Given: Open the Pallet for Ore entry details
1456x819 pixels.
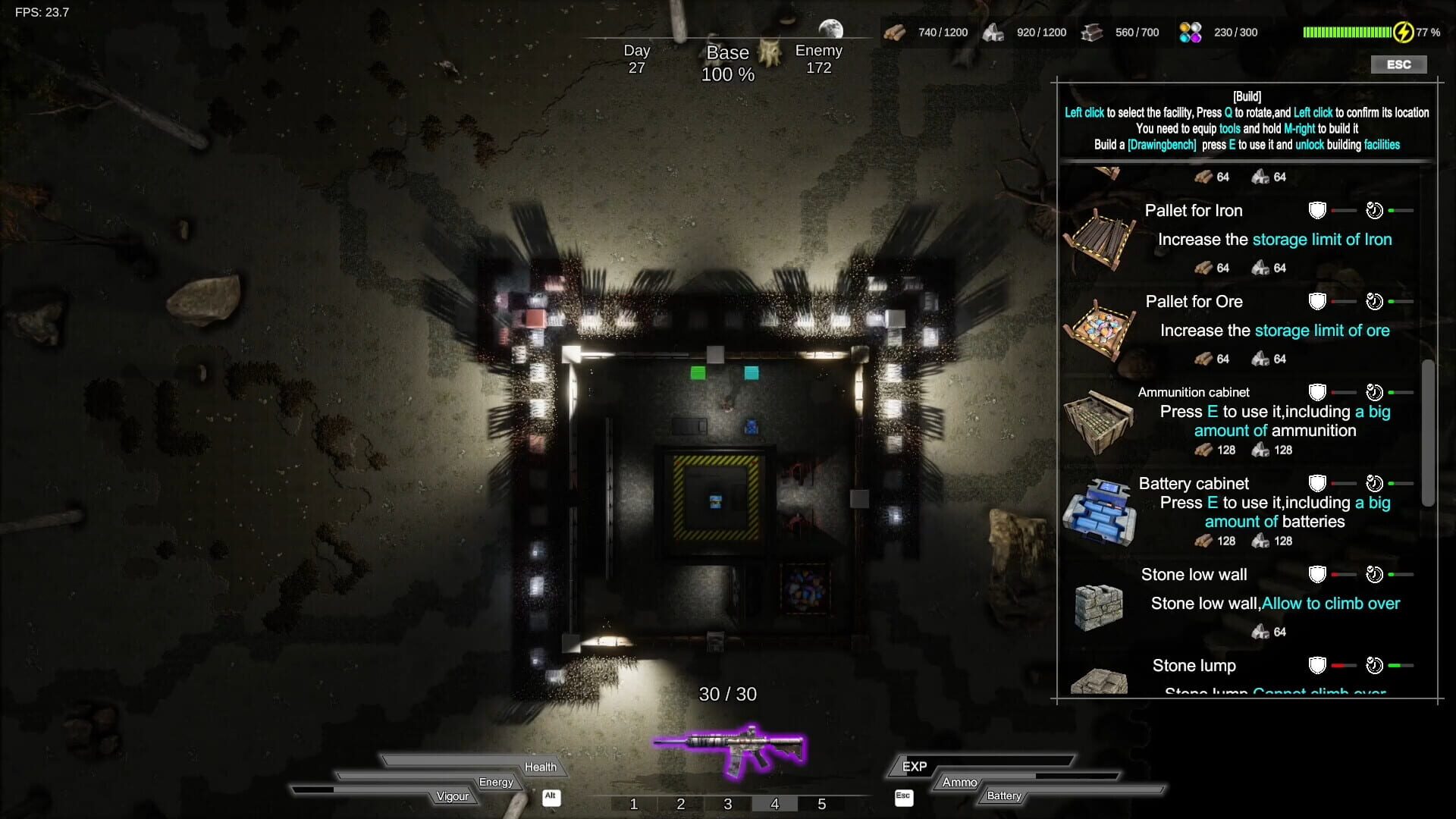Looking at the screenshot, I should [x=1194, y=301].
